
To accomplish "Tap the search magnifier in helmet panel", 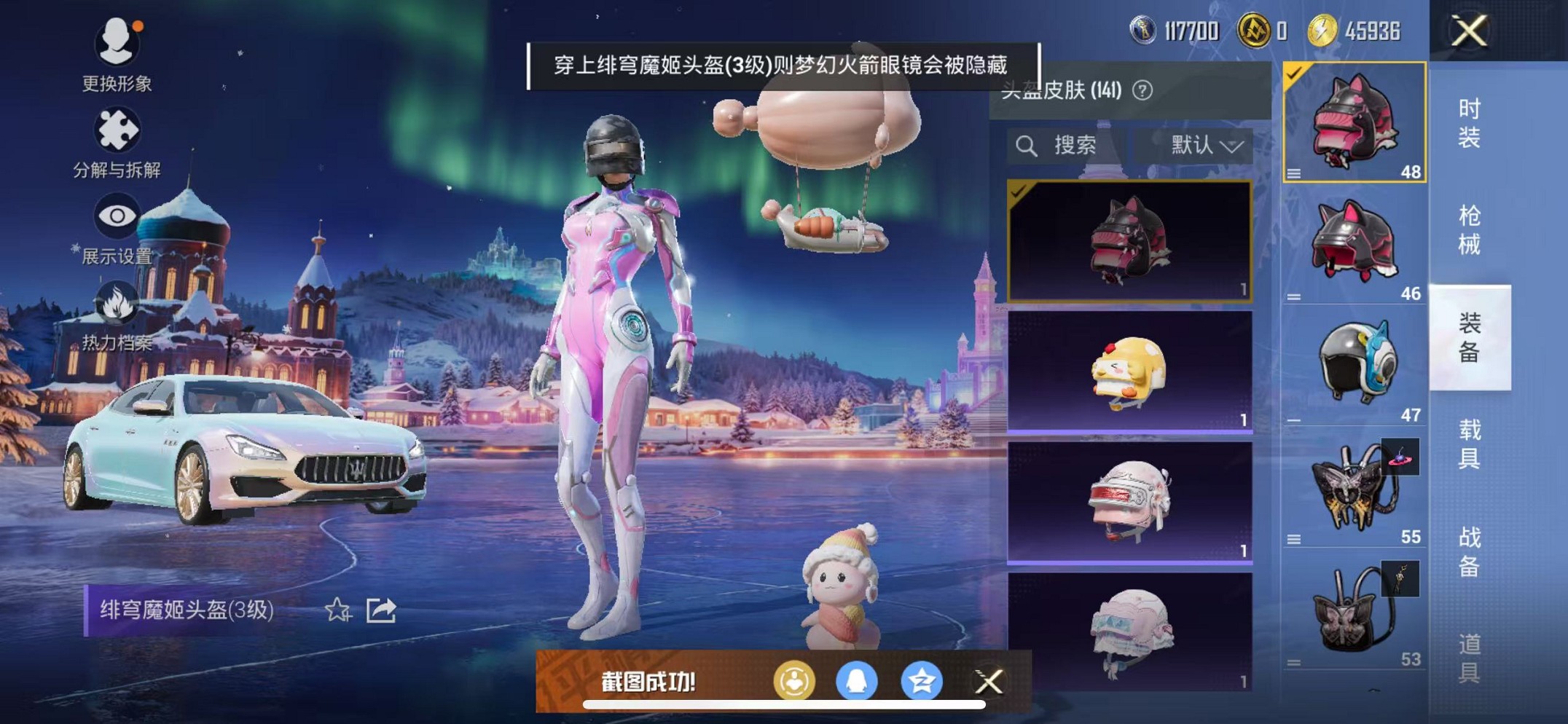I will [1026, 145].
